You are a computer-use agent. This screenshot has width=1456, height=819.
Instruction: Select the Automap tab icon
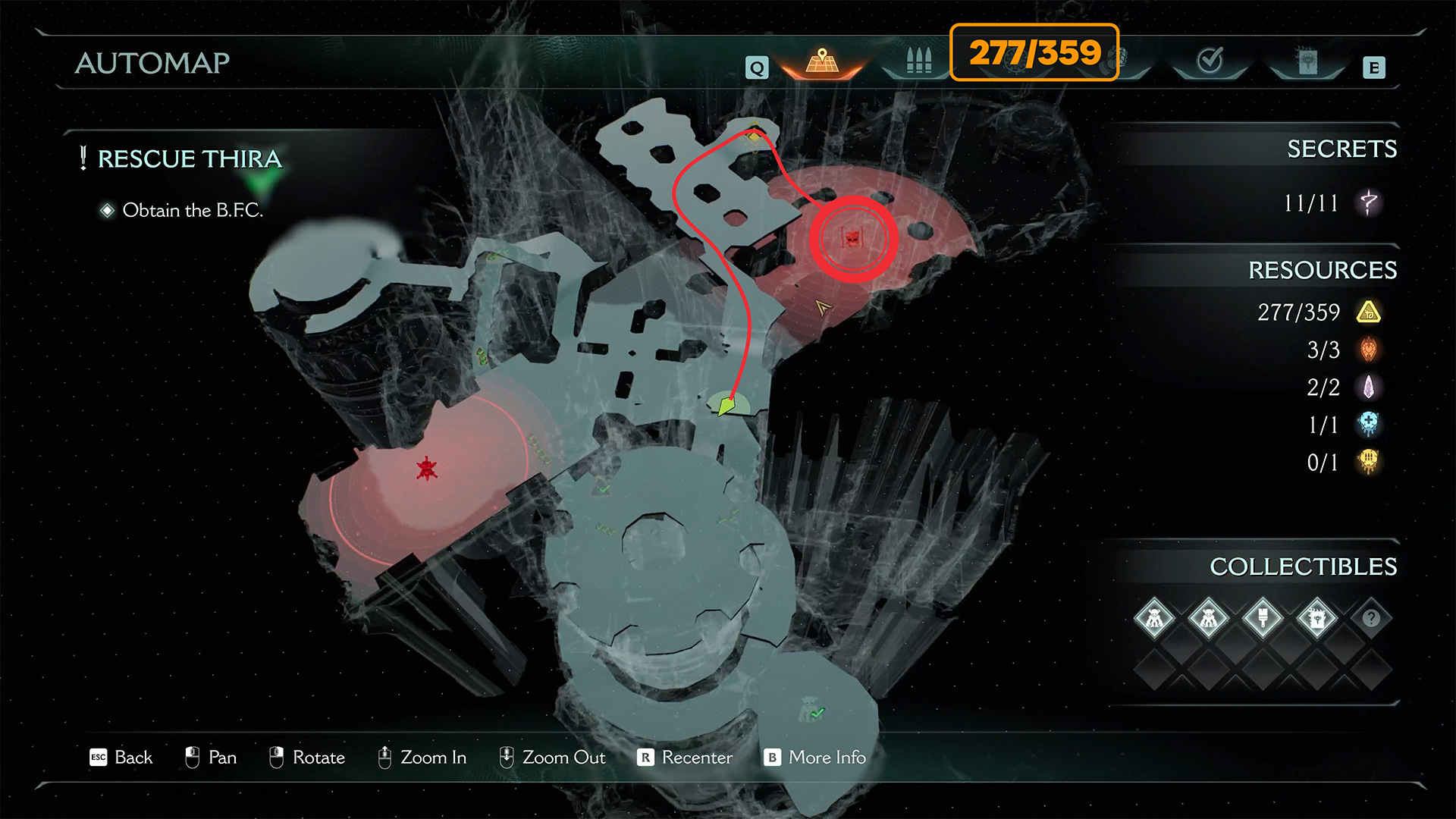pyautogui.click(x=822, y=62)
